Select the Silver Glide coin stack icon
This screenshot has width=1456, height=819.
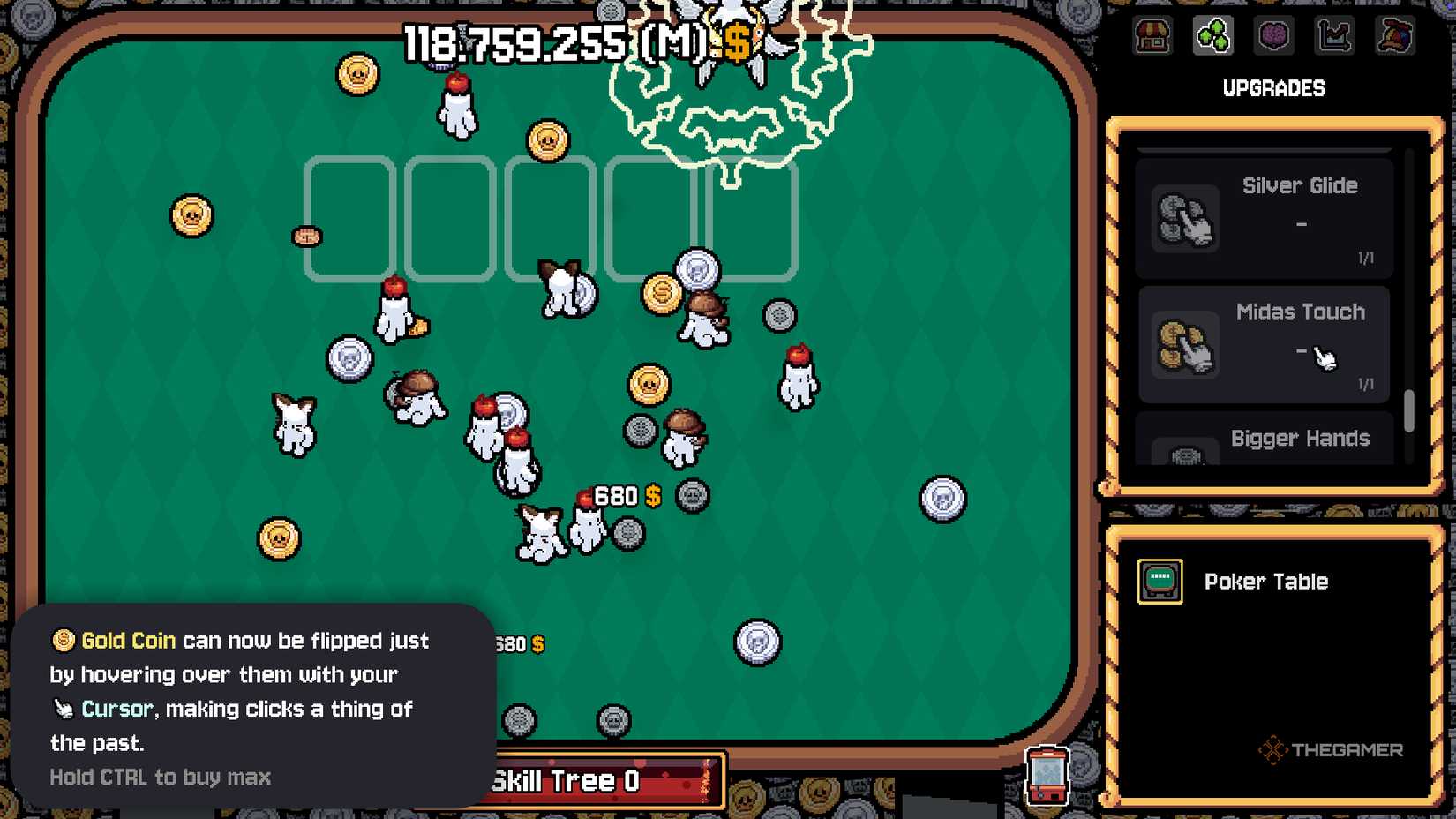(1184, 219)
